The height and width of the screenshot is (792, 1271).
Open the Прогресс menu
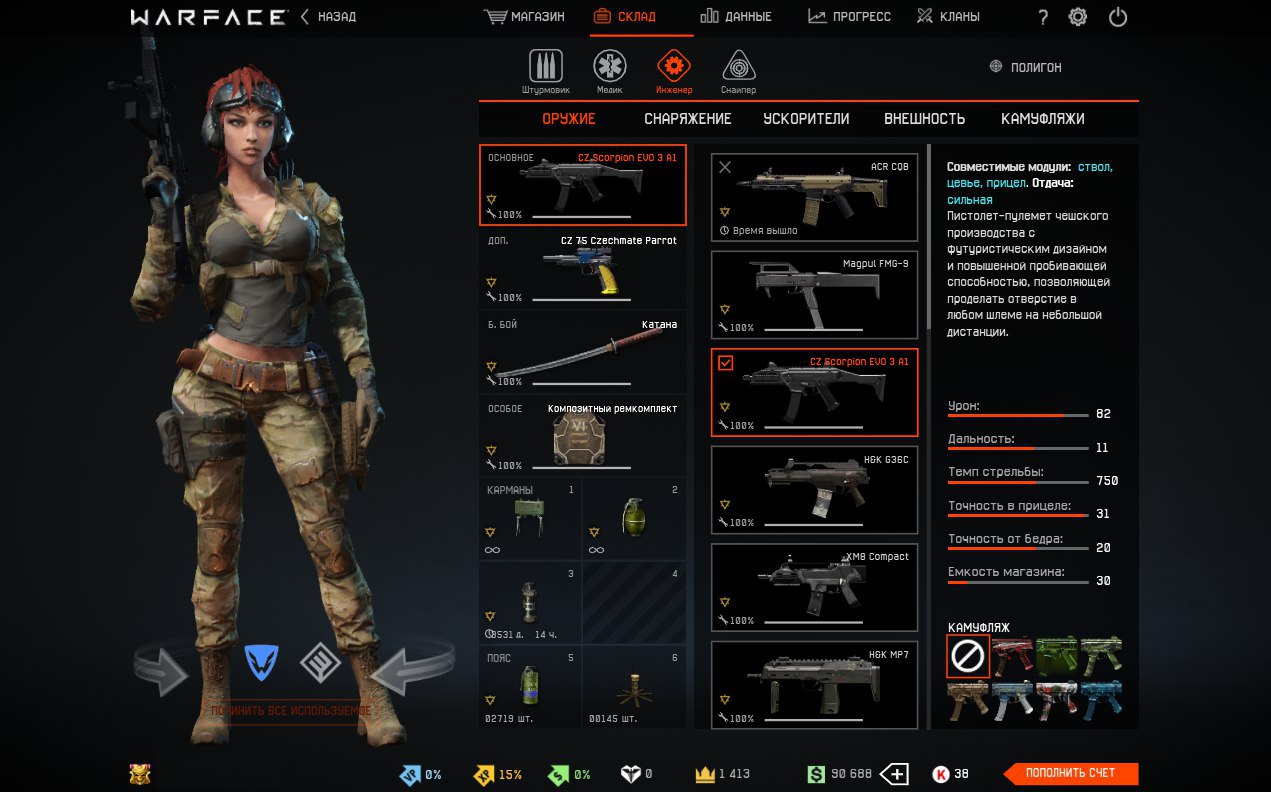(x=849, y=17)
